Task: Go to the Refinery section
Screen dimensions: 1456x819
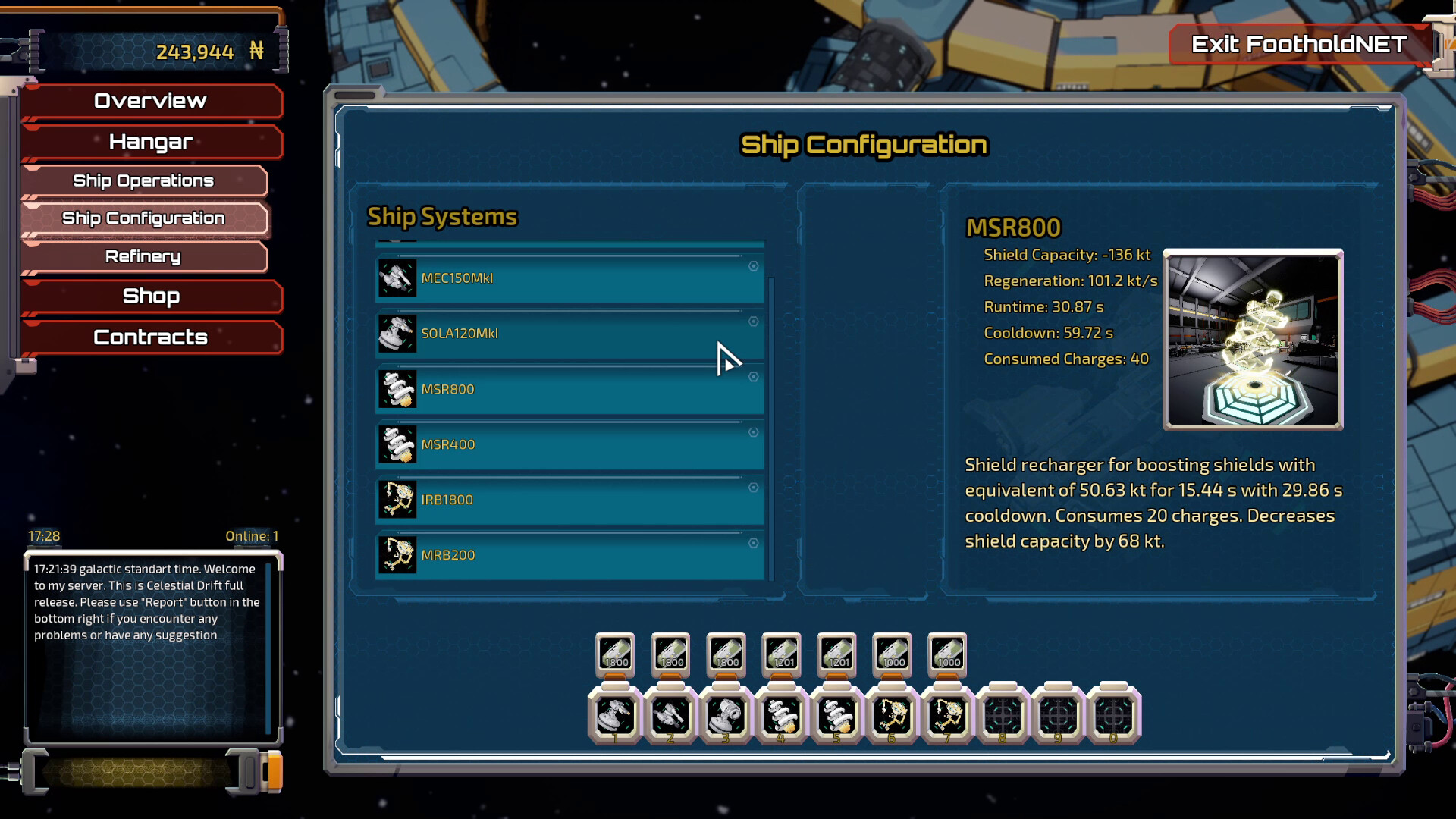Action: (x=143, y=256)
